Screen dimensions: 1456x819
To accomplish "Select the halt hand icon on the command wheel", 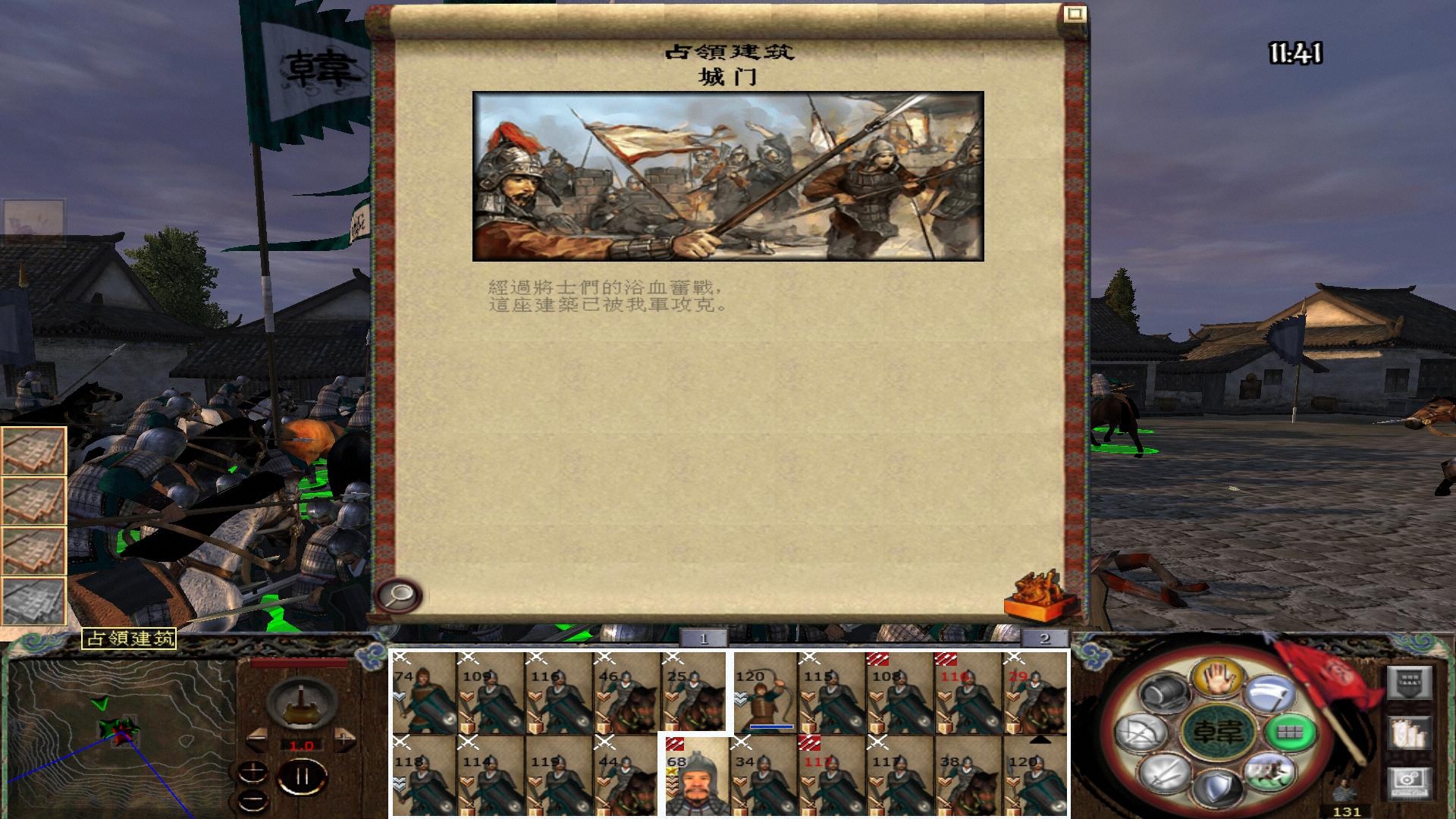I will point(1217,679).
